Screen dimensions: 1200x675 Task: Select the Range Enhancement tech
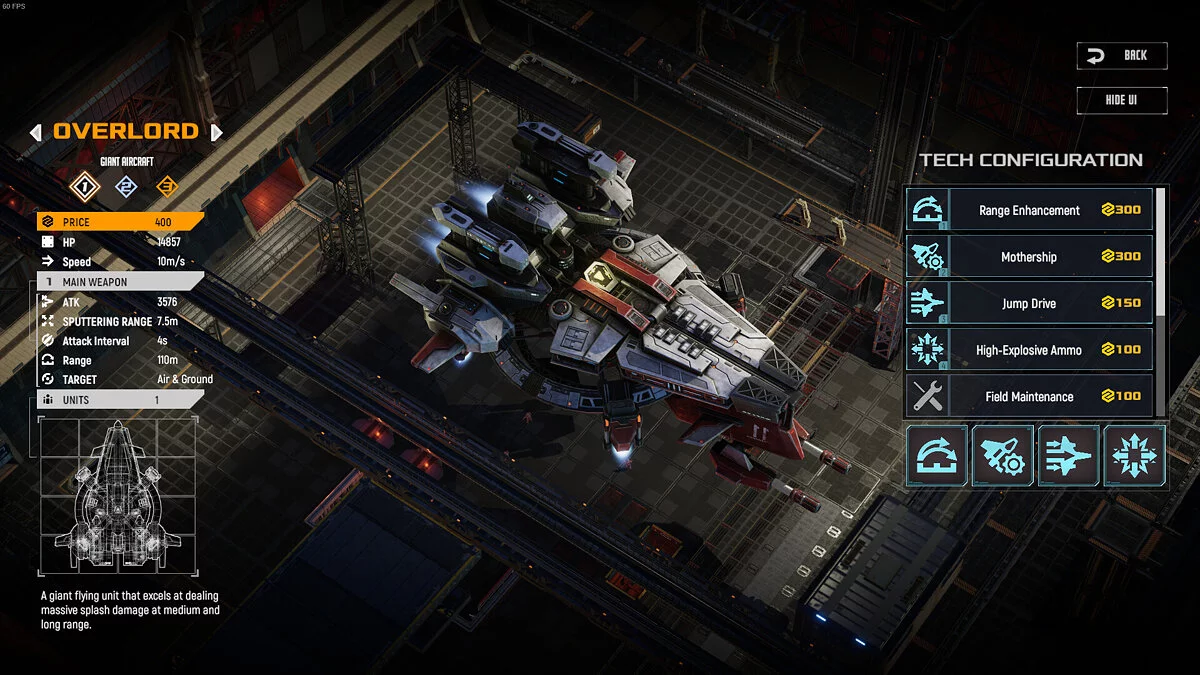(x=1029, y=210)
